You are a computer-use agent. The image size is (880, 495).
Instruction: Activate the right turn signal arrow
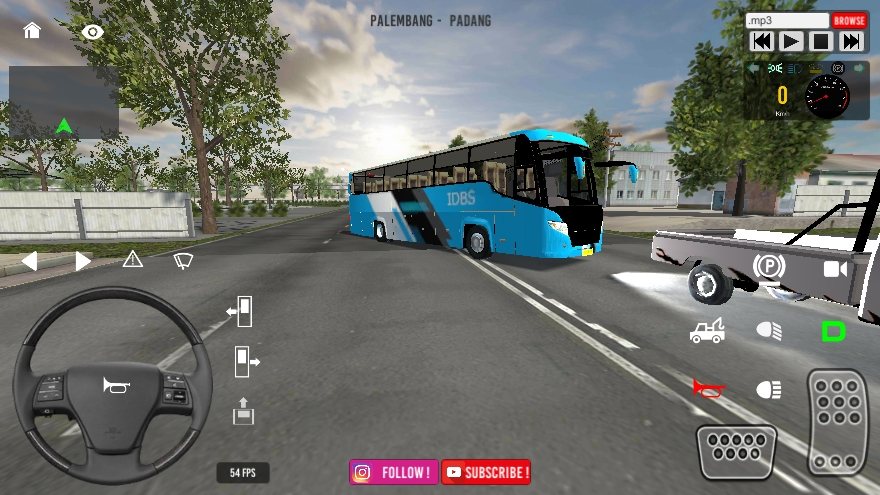83,261
